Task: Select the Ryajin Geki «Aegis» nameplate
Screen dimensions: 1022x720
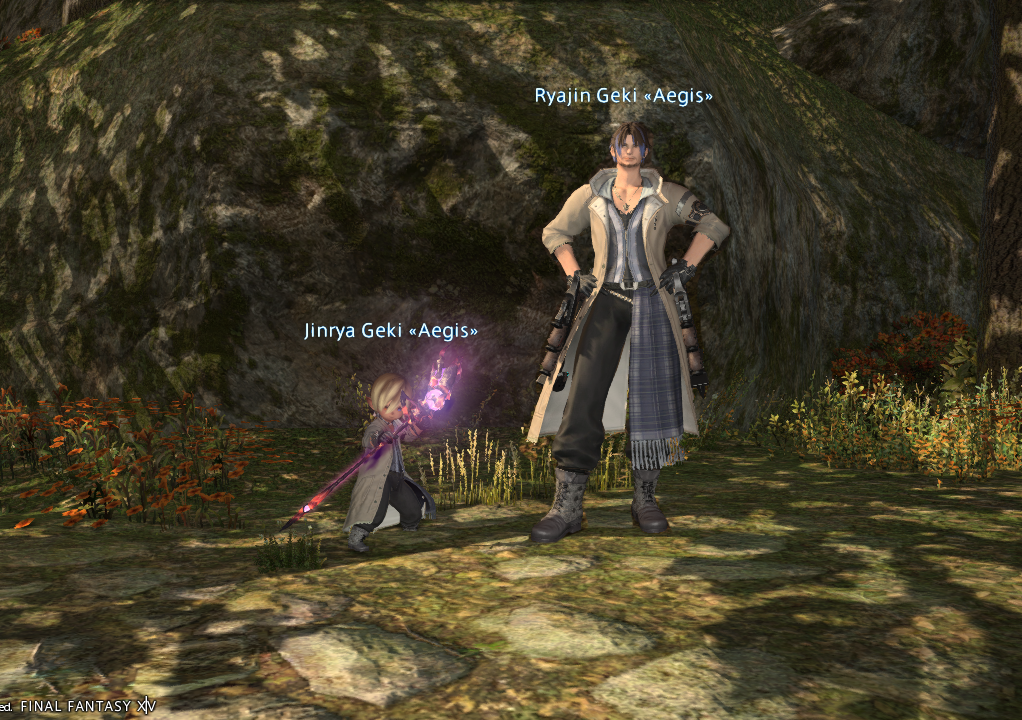Action: (x=623, y=95)
